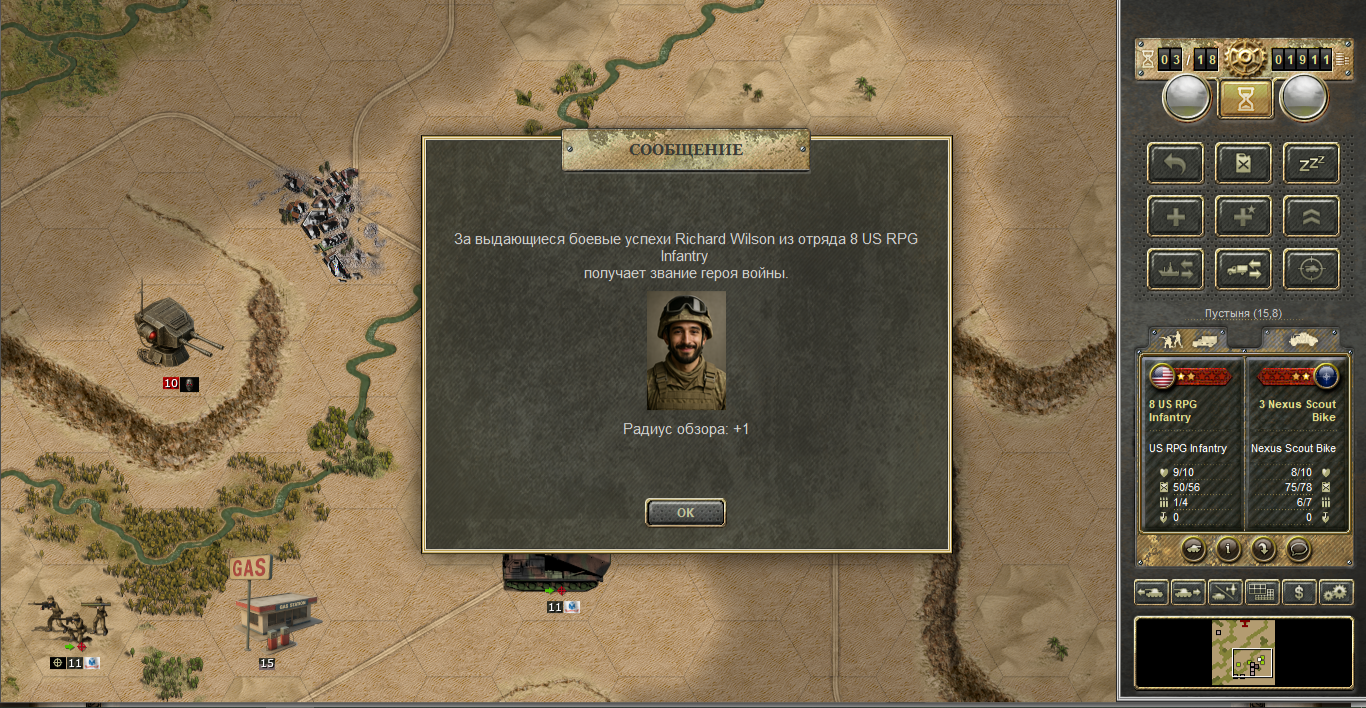
Task: Open the gears settings menu
Action: pyautogui.click(x=1335, y=592)
